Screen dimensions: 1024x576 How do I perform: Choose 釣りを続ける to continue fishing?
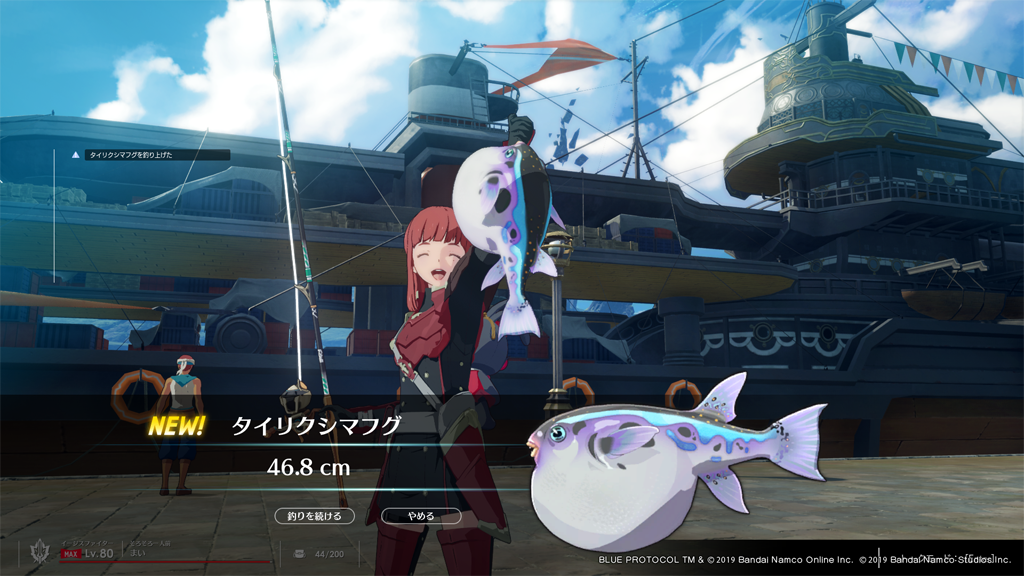[x=314, y=516]
